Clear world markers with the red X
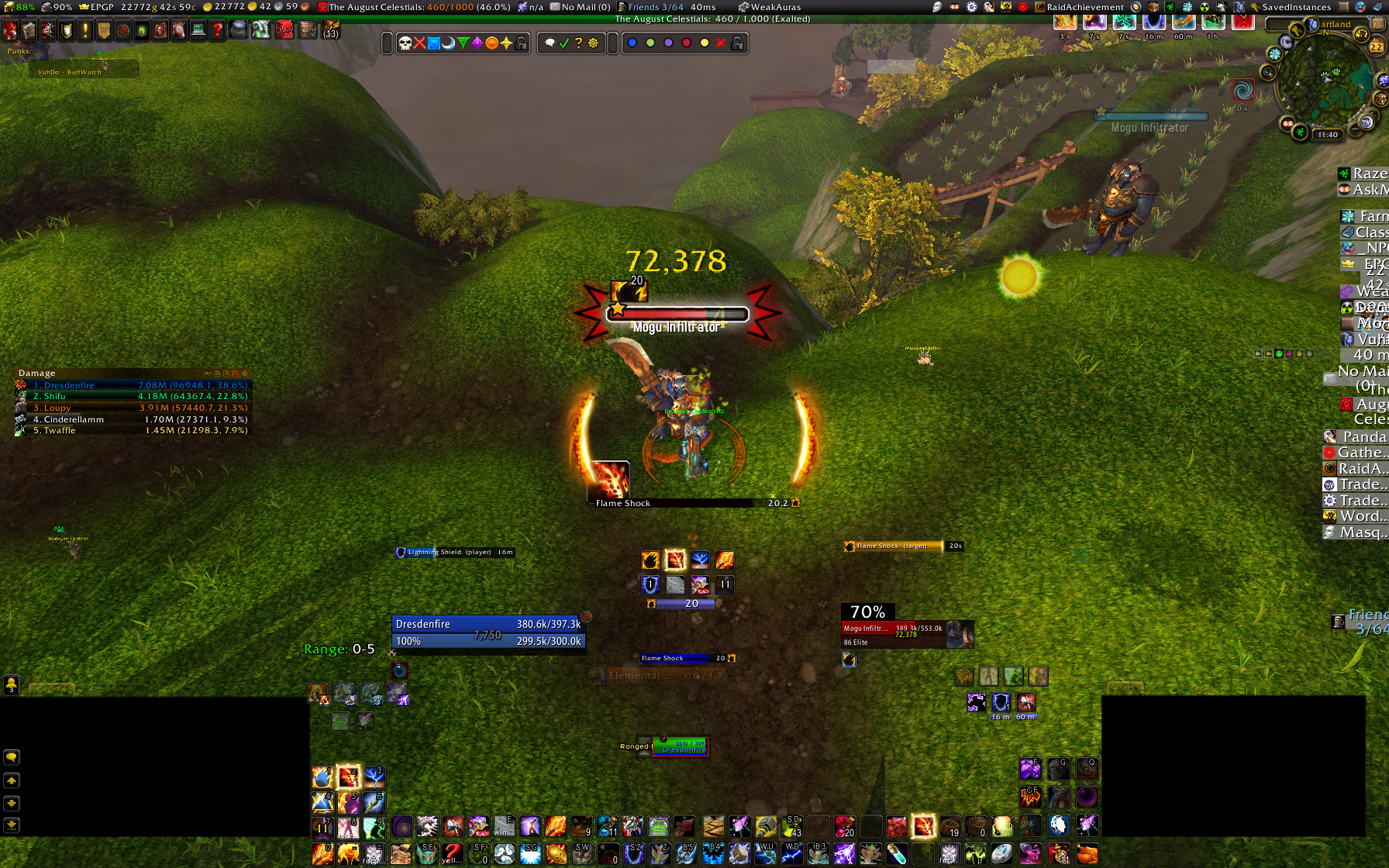This screenshot has height=868, width=1389. (721, 43)
